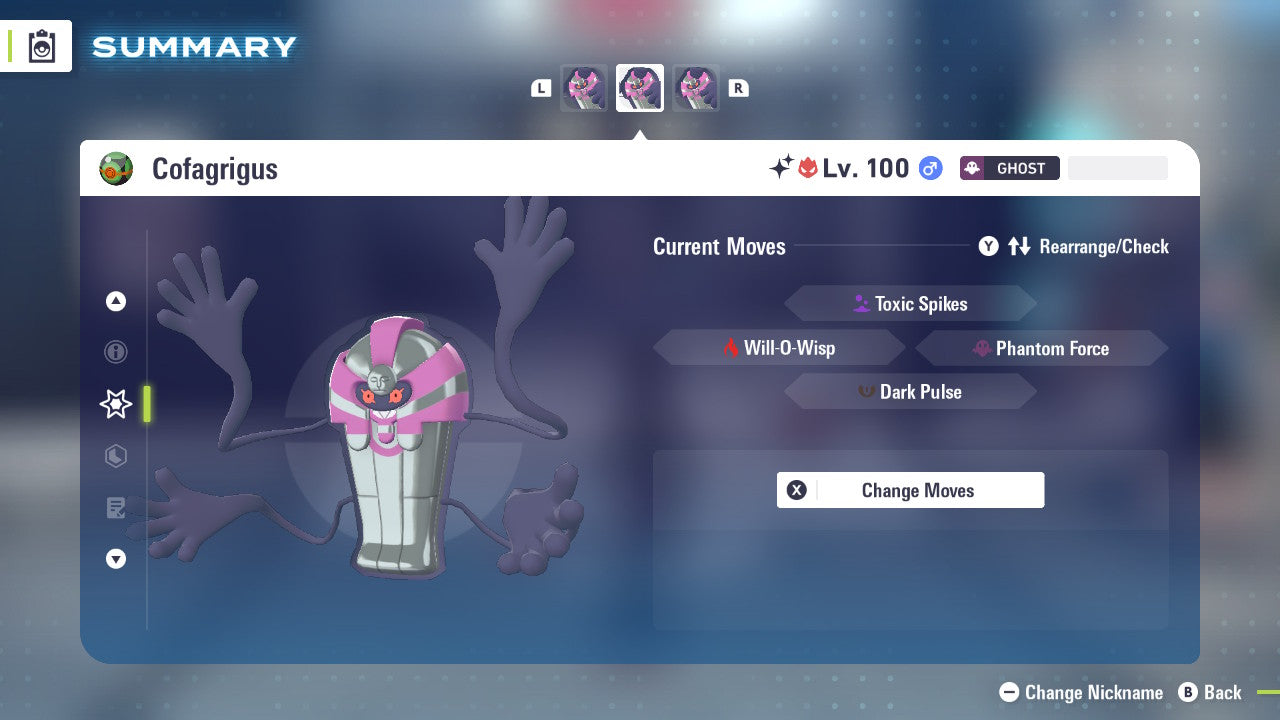
Task: Select the star-shaped moves page icon
Action: pos(115,404)
